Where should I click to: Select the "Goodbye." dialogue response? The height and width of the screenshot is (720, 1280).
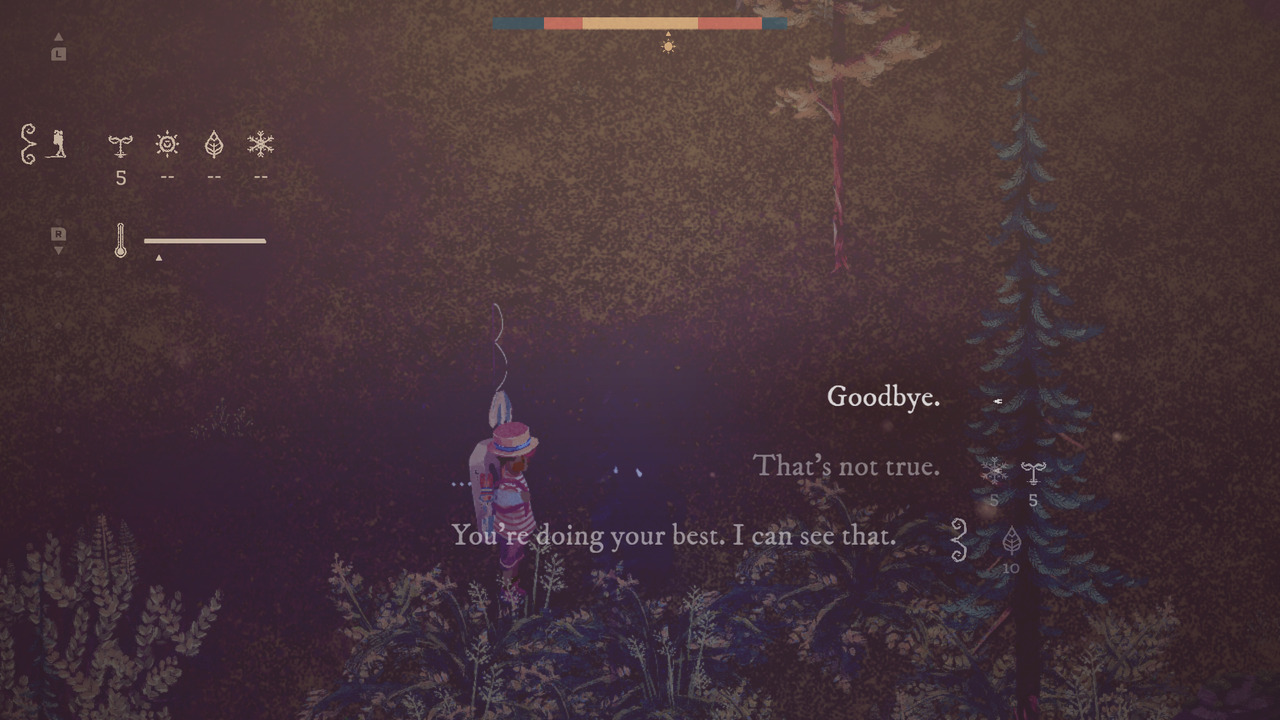(884, 397)
